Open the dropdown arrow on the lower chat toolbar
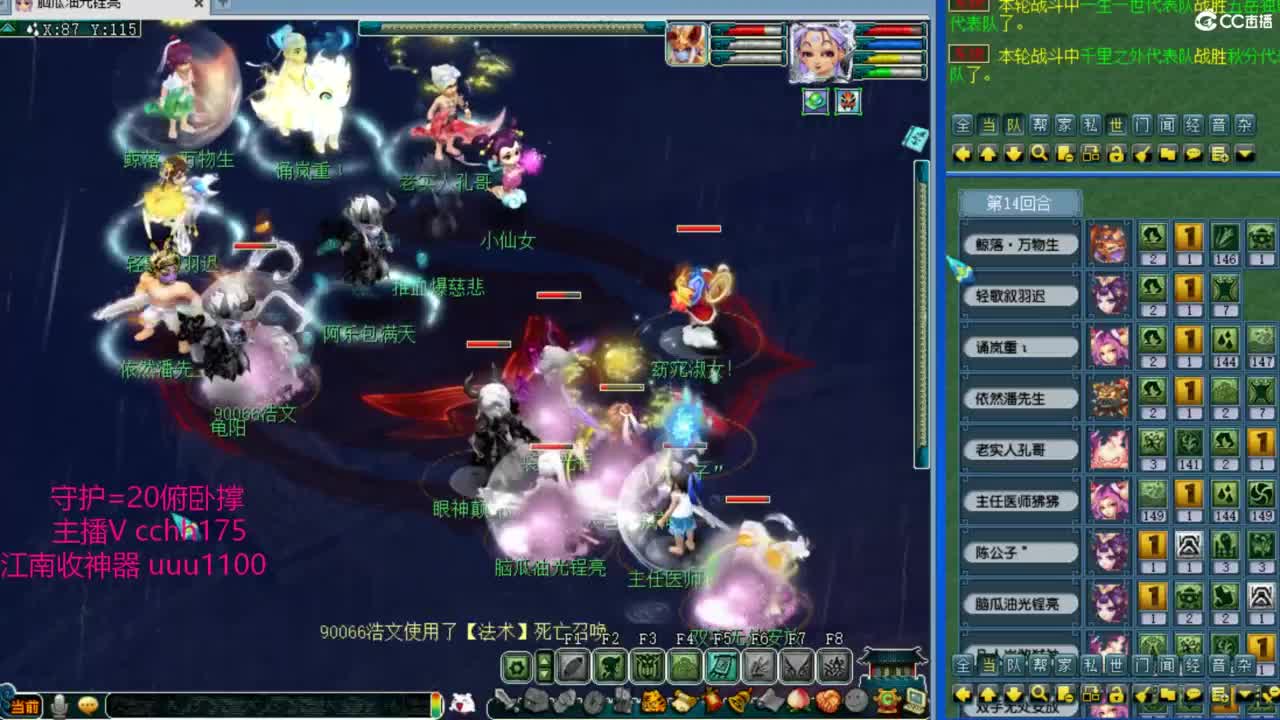 [x=1244, y=695]
